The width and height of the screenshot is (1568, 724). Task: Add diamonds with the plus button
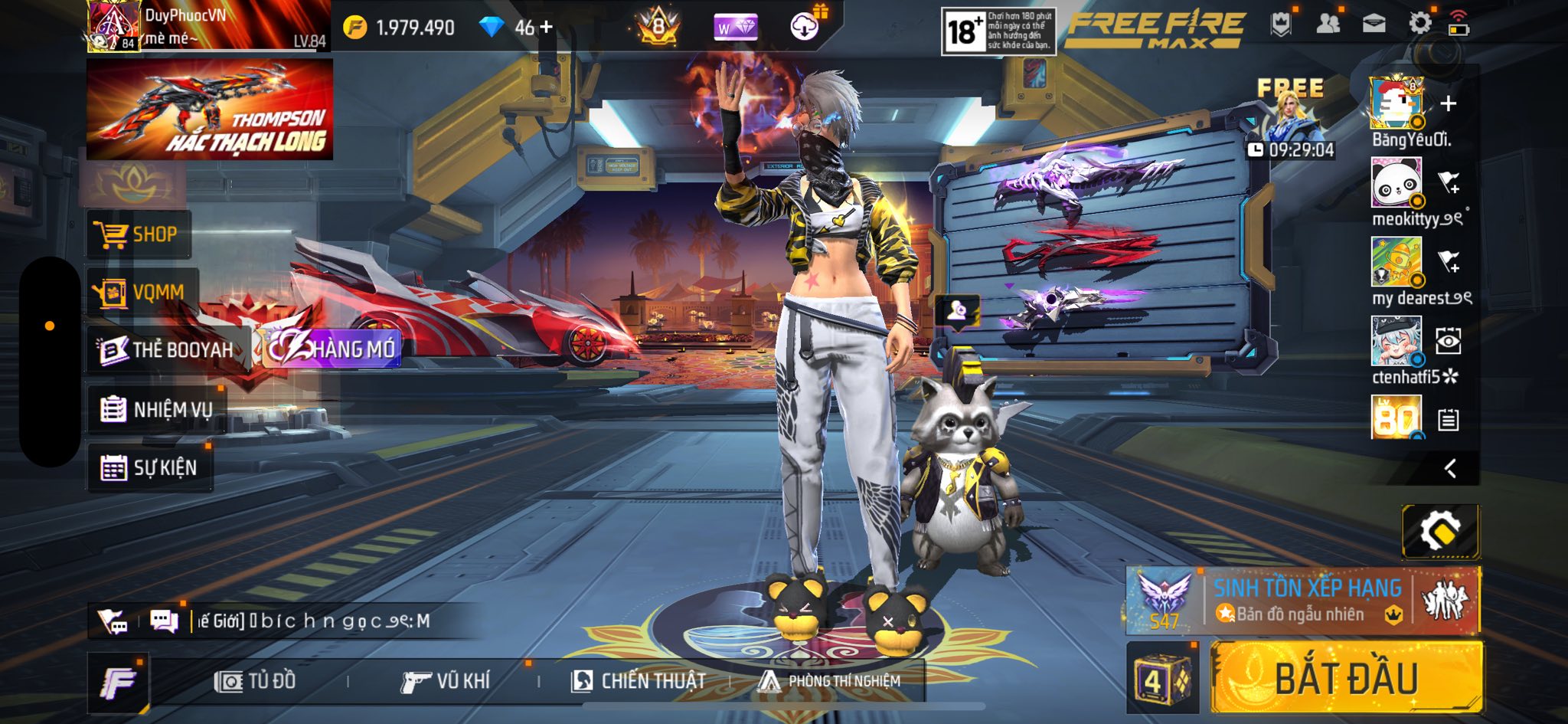(x=546, y=28)
